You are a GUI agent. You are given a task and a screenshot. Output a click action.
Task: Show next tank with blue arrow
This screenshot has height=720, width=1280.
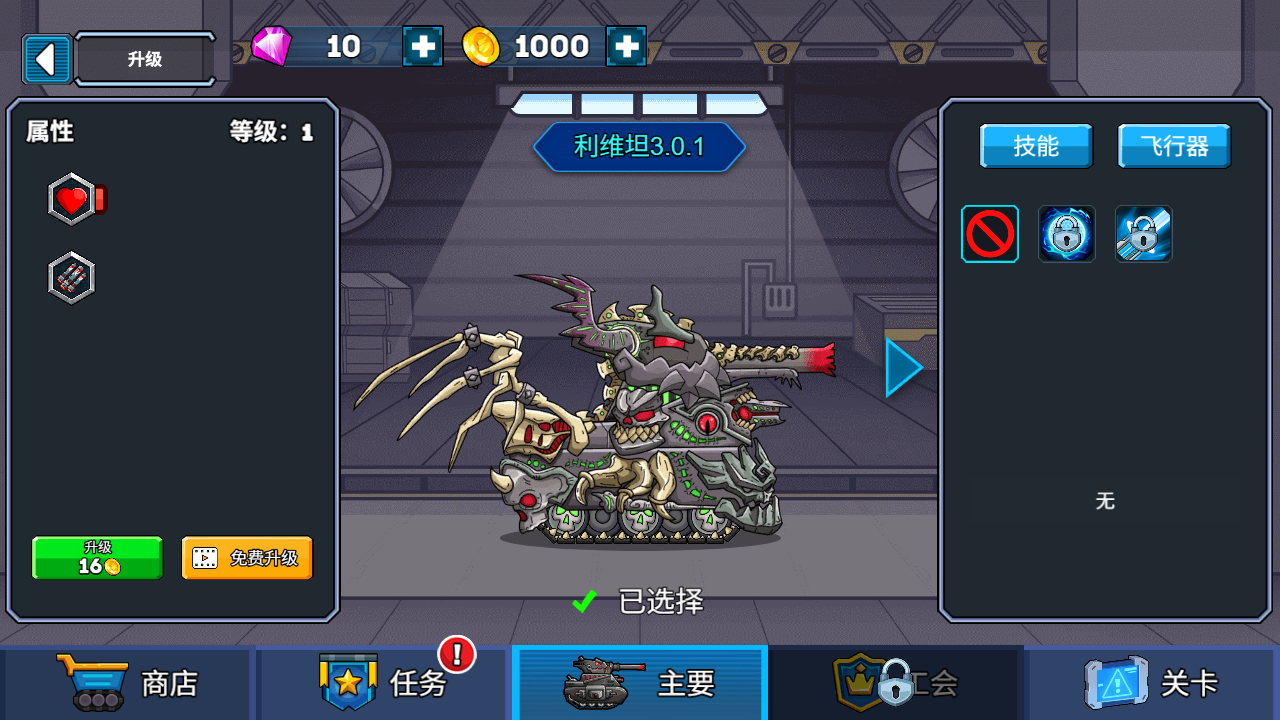coord(903,367)
